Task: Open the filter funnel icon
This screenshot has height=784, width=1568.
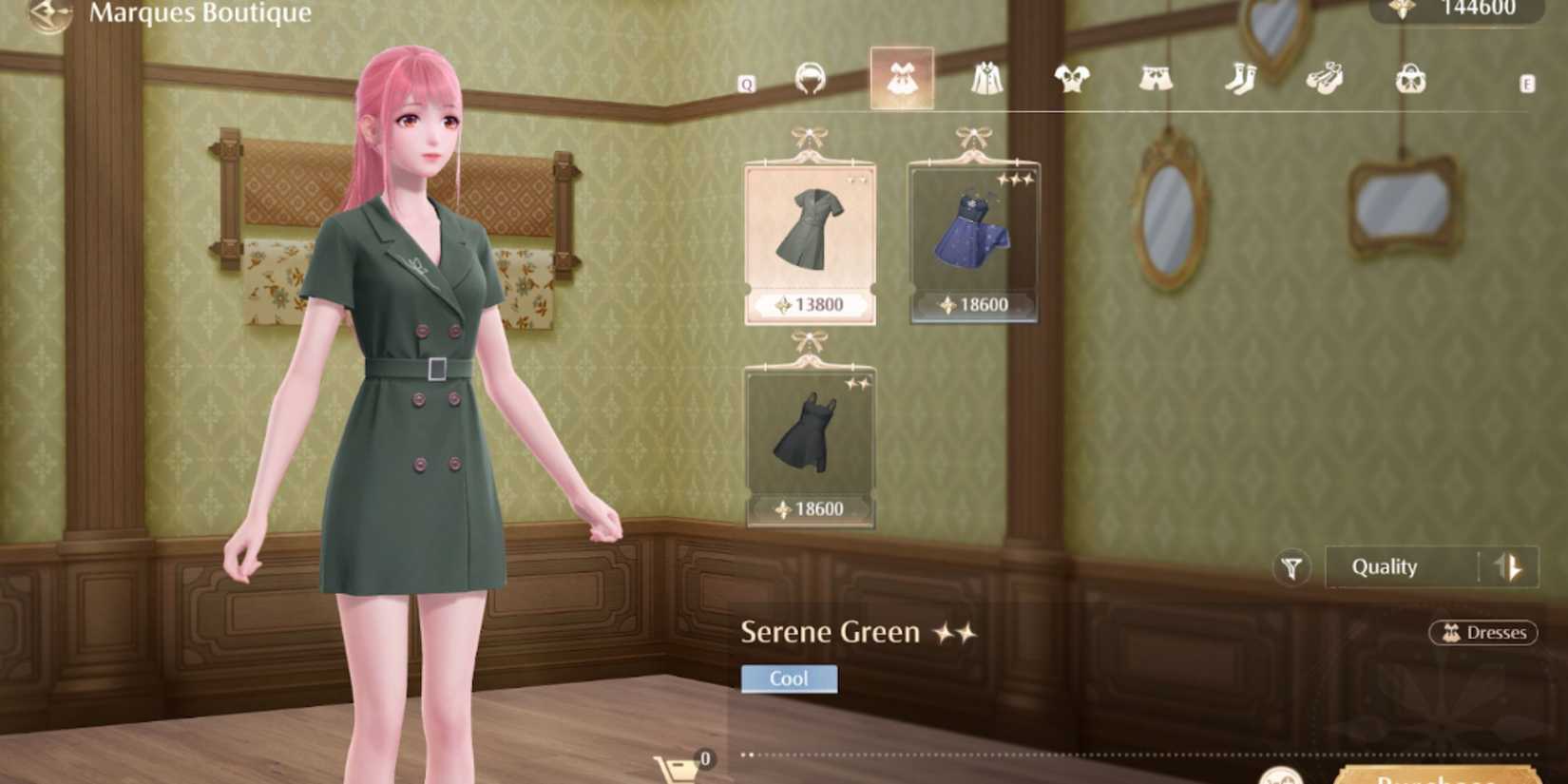Action: click(x=1292, y=566)
